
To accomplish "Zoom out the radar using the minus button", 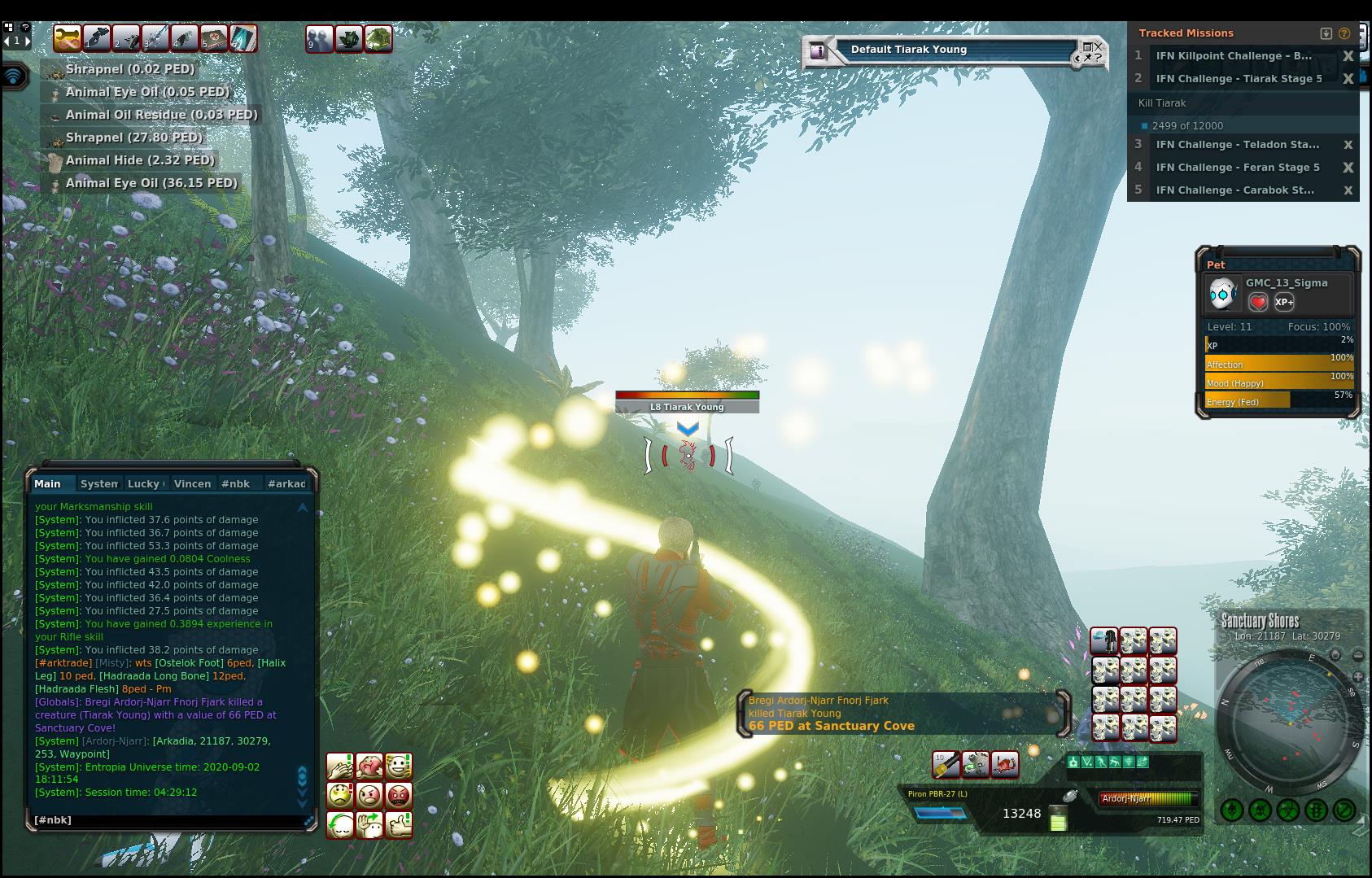I will pos(1357,656).
